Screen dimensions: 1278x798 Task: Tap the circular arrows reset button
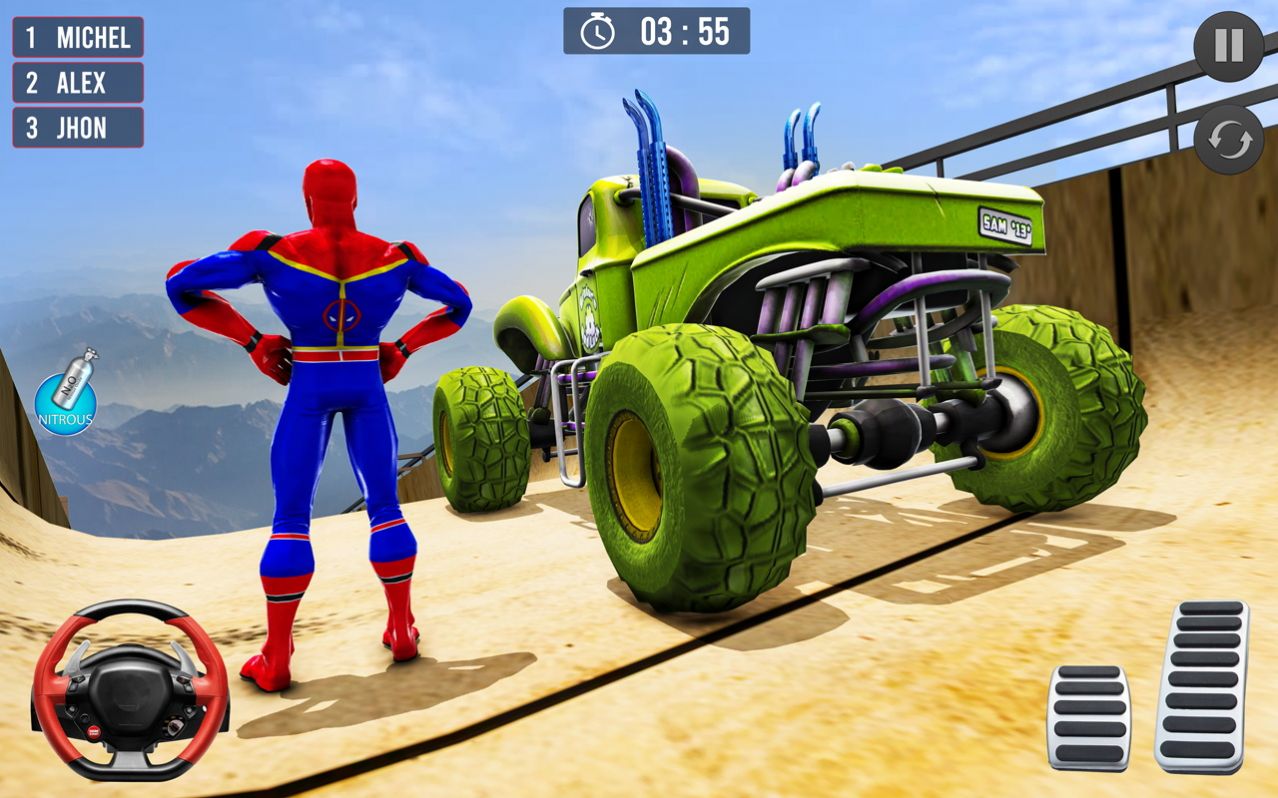(x=1228, y=140)
